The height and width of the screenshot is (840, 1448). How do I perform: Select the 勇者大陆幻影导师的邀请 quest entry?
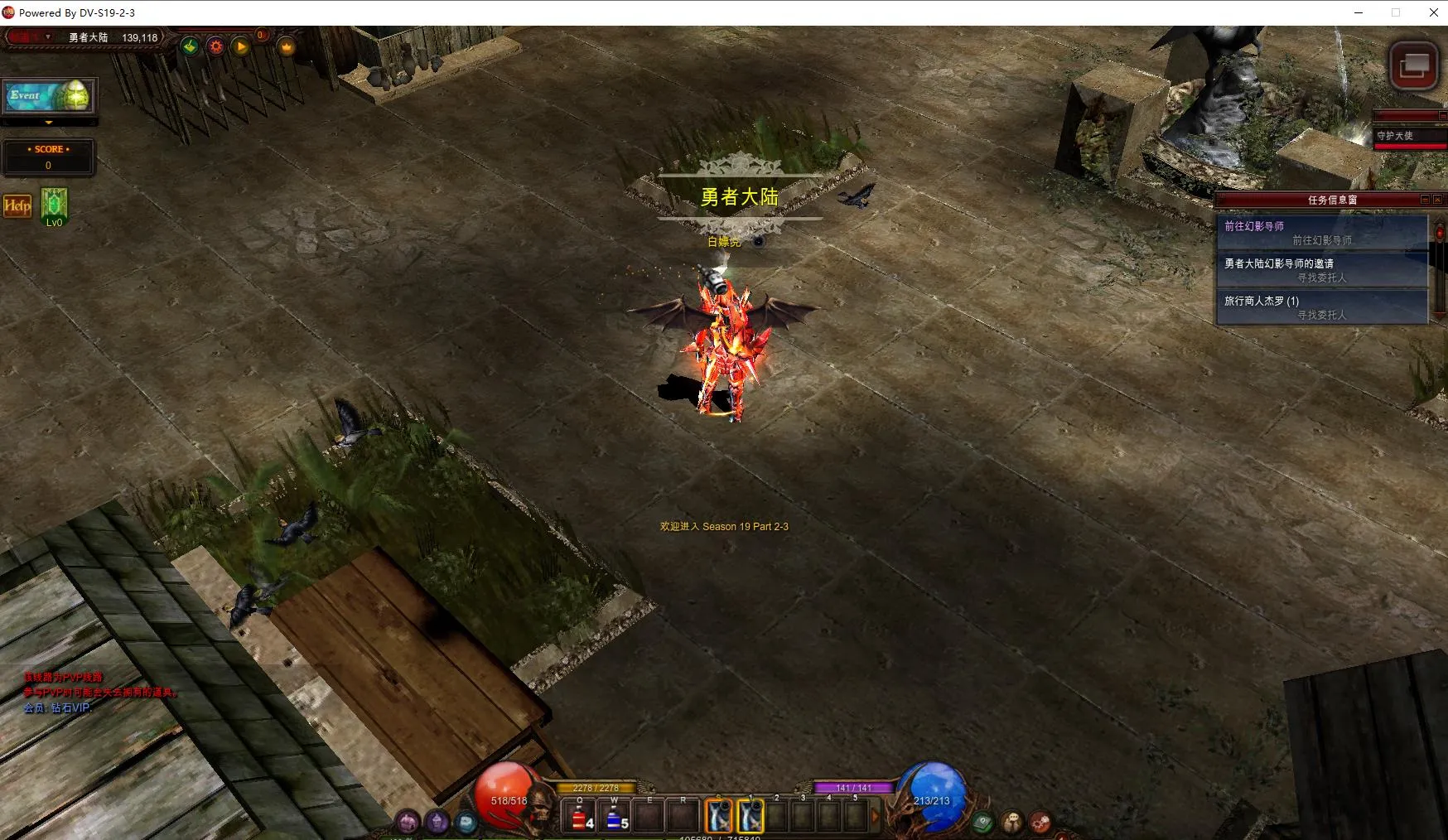[1321, 270]
